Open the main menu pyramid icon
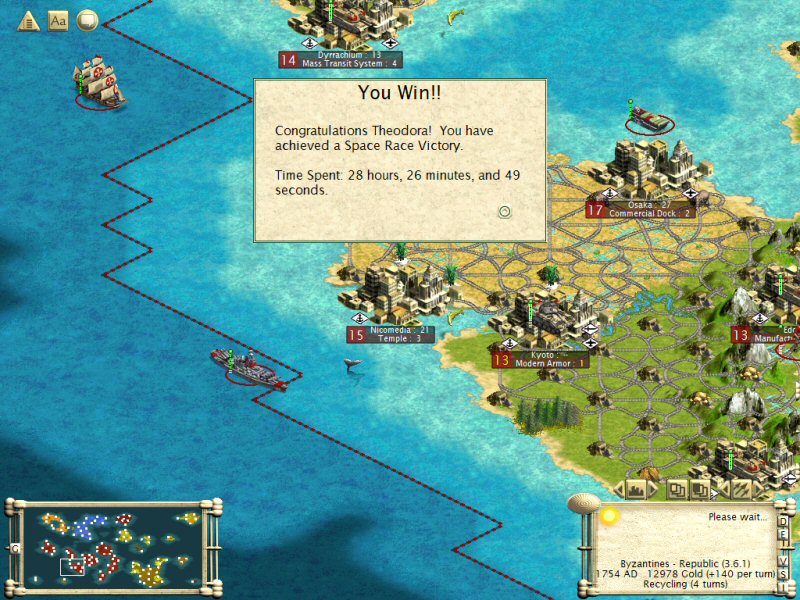Screen dimensions: 800x600 [27, 20]
